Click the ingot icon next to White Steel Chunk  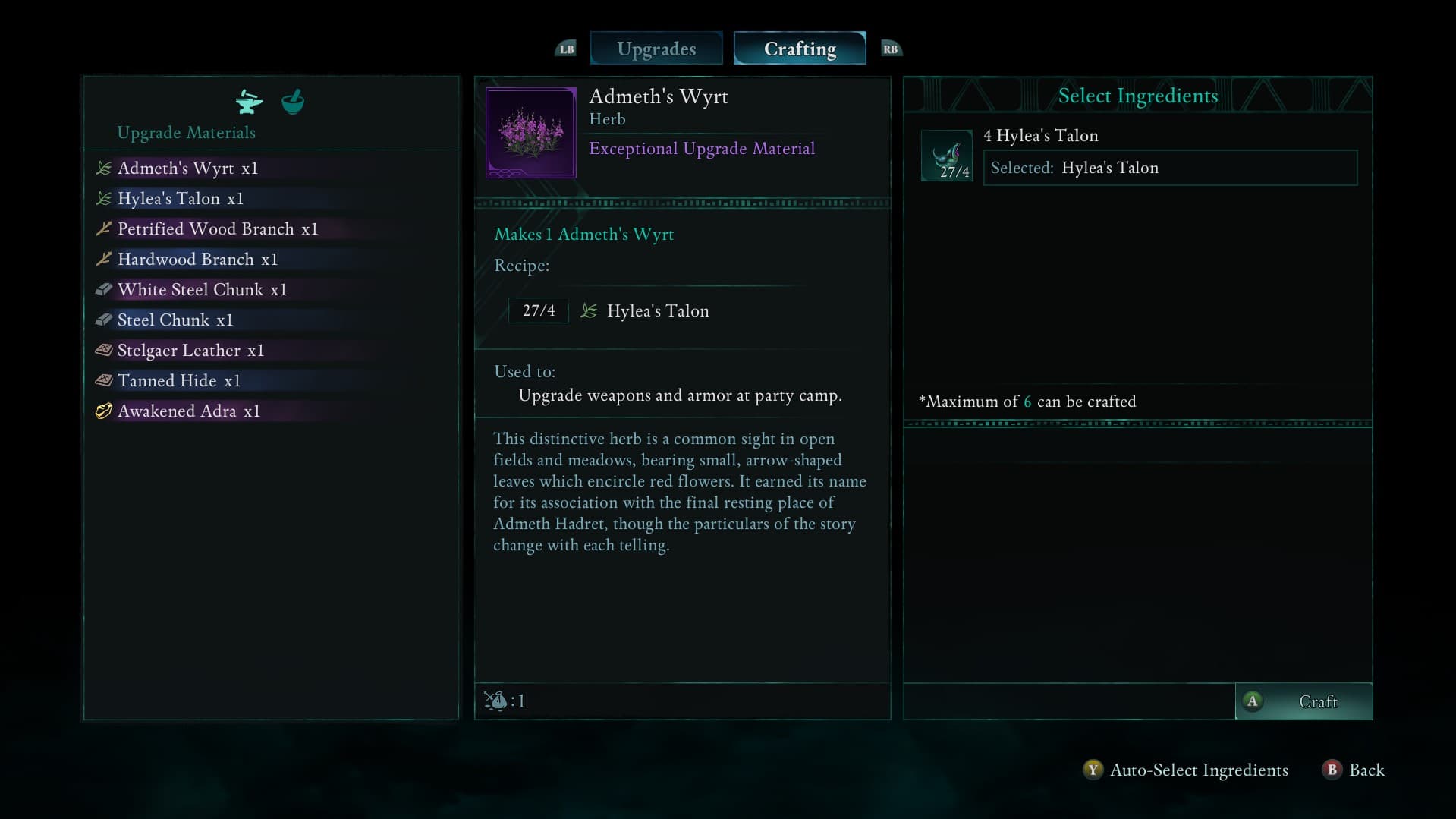point(104,289)
